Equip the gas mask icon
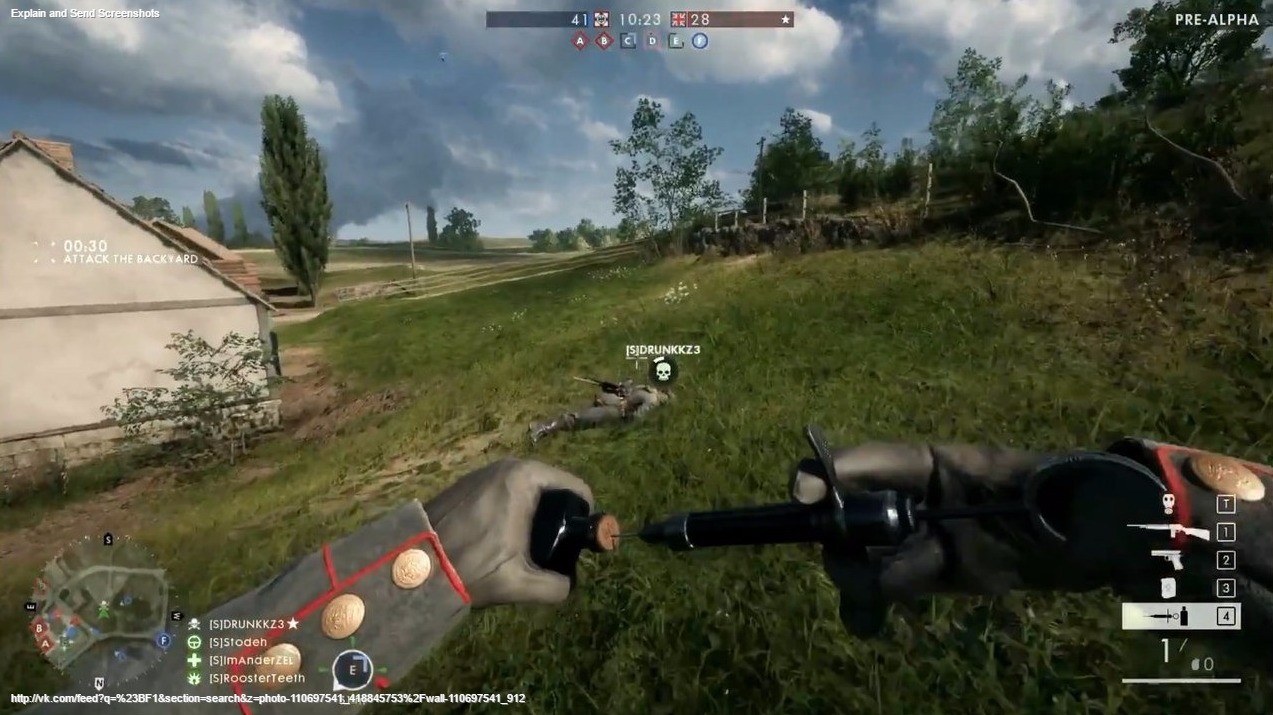1273x715 pixels. click(1166, 504)
